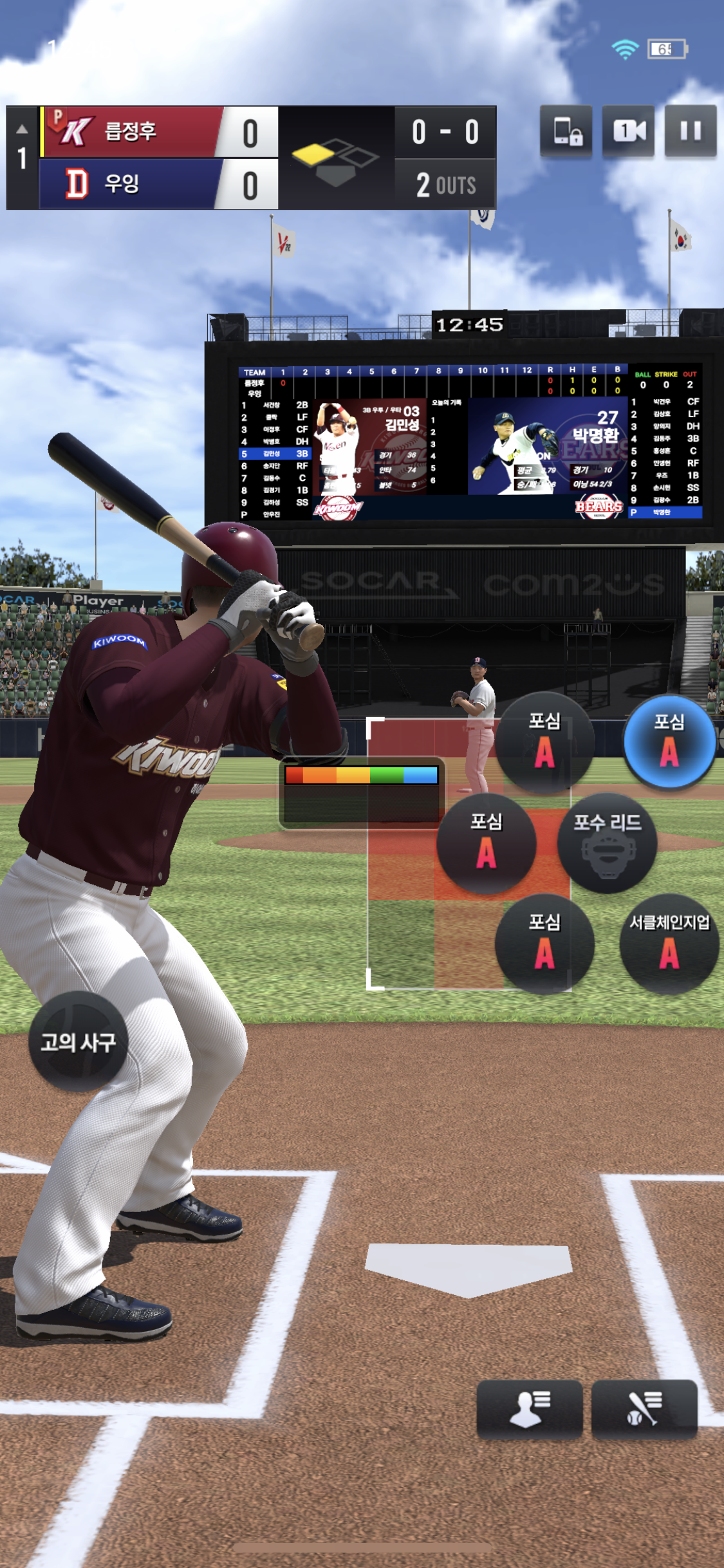Select the 서클체인지업 pitch
Image resolution: width=724 pixels, height=1568 pixels.
click(669, 944)
